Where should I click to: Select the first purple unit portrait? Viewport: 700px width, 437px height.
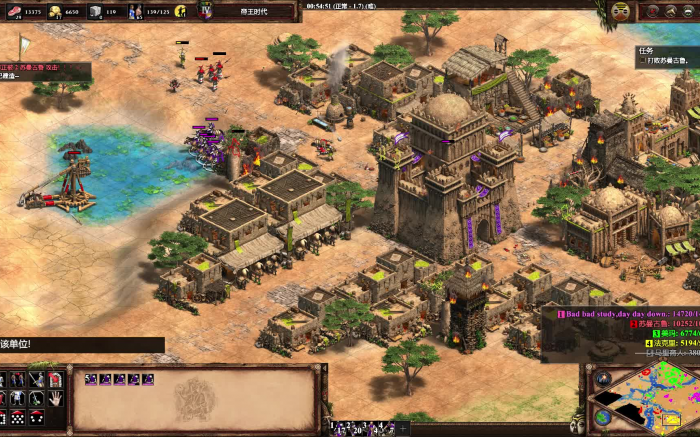90,379
